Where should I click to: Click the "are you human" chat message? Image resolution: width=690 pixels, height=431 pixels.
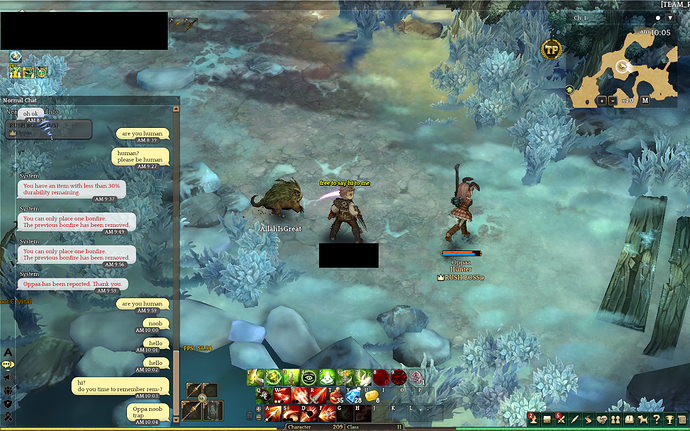(x=141, y=133)
